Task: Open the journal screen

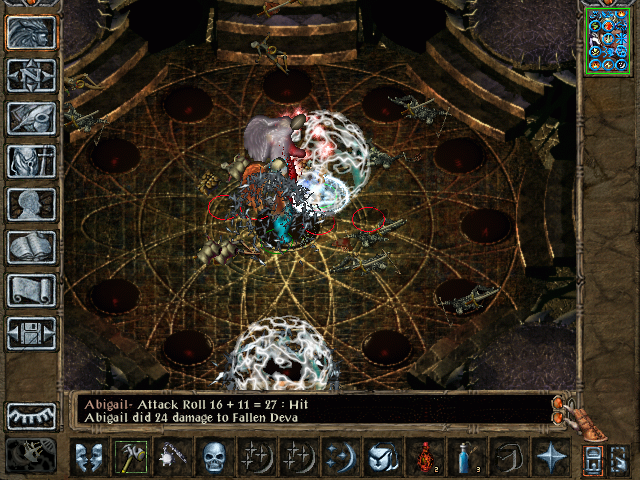Action: tap(32, 118)
